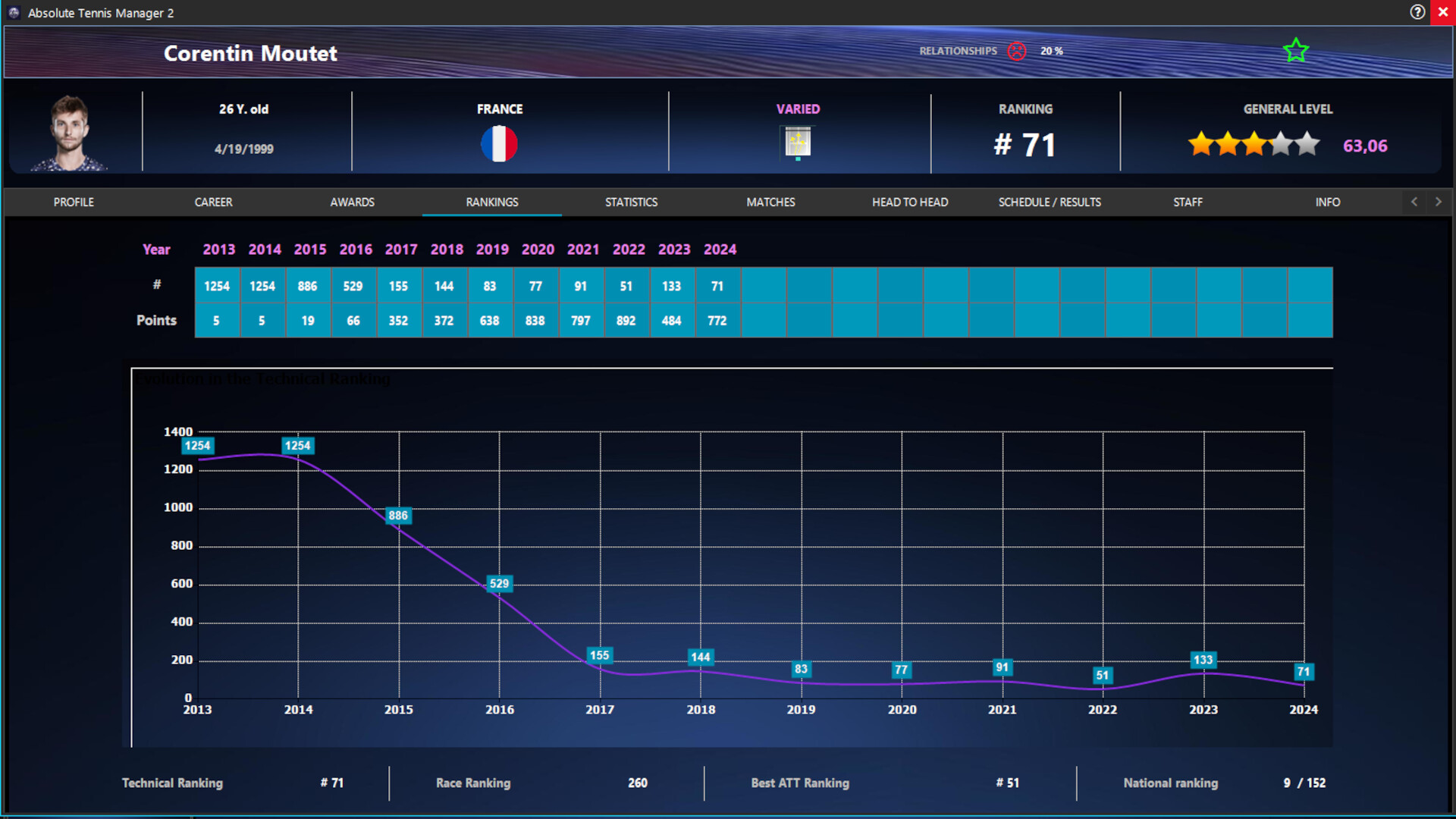Click the varied court surface icon
Image resolution: width=1456 pixels, height=819 pixels.
click(798, 143)
